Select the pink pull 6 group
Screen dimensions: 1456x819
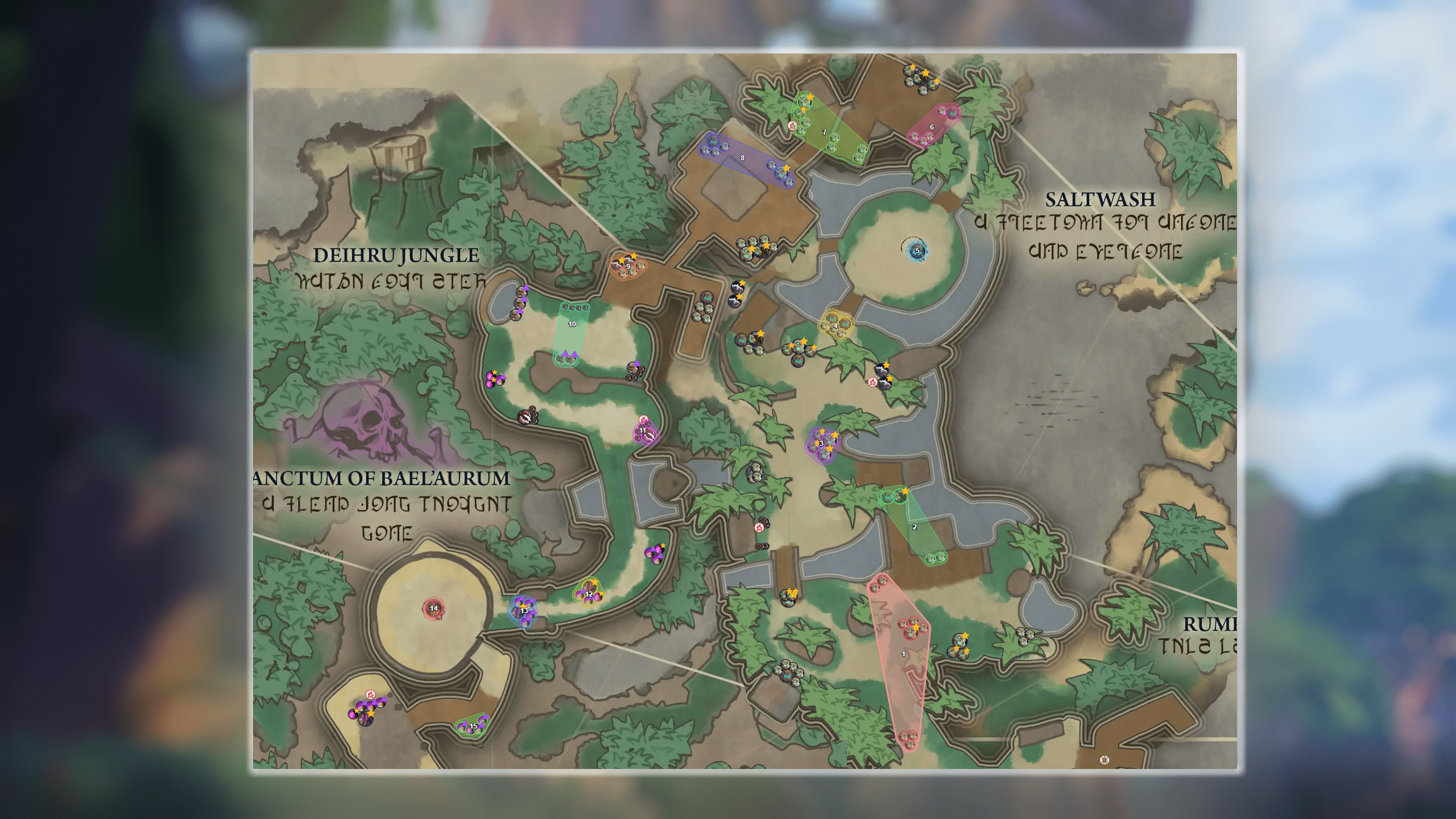tap(932, 127)
